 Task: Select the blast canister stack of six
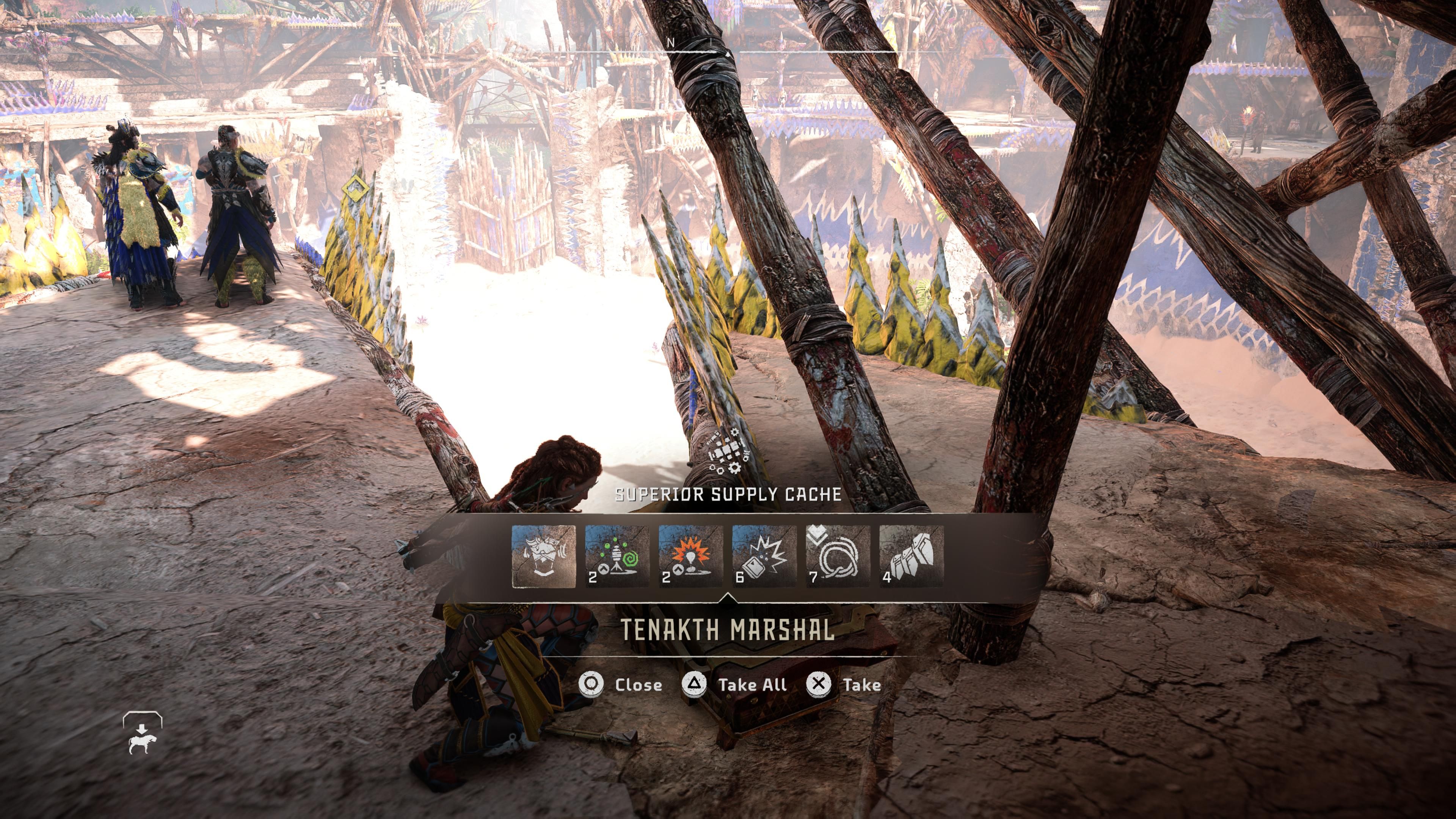764,556
